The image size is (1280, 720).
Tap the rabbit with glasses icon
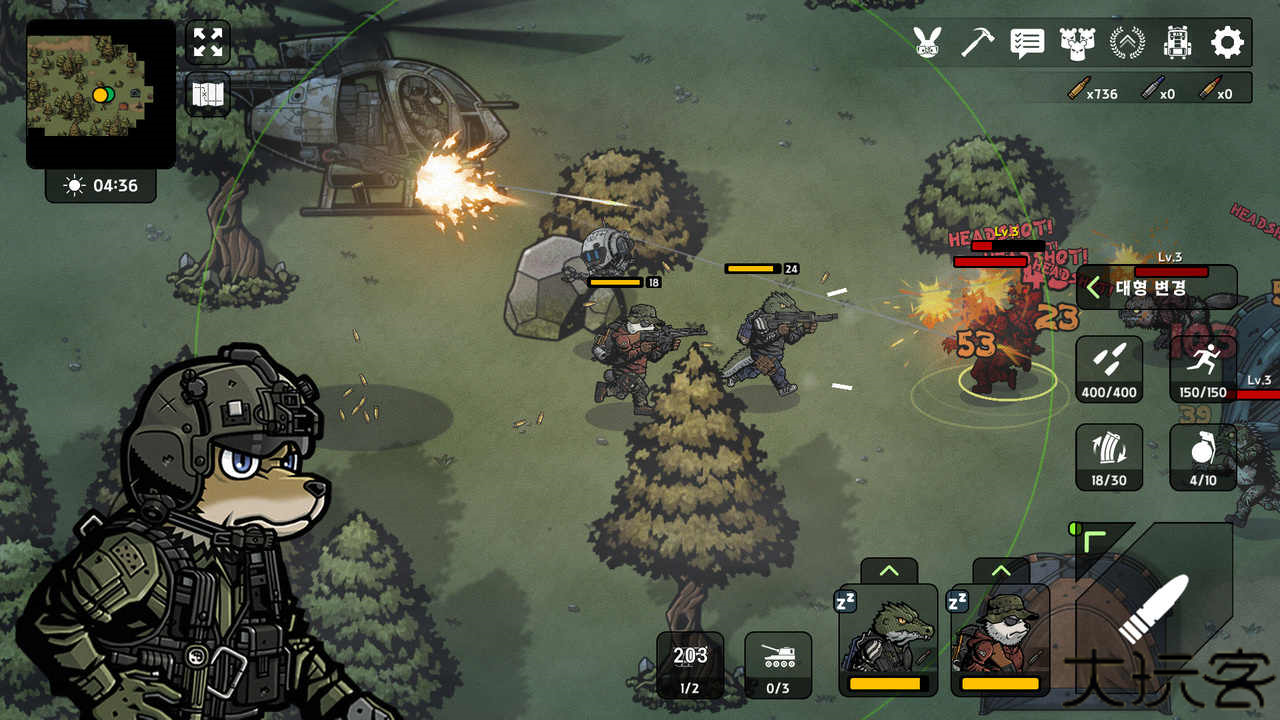[928, 42]
